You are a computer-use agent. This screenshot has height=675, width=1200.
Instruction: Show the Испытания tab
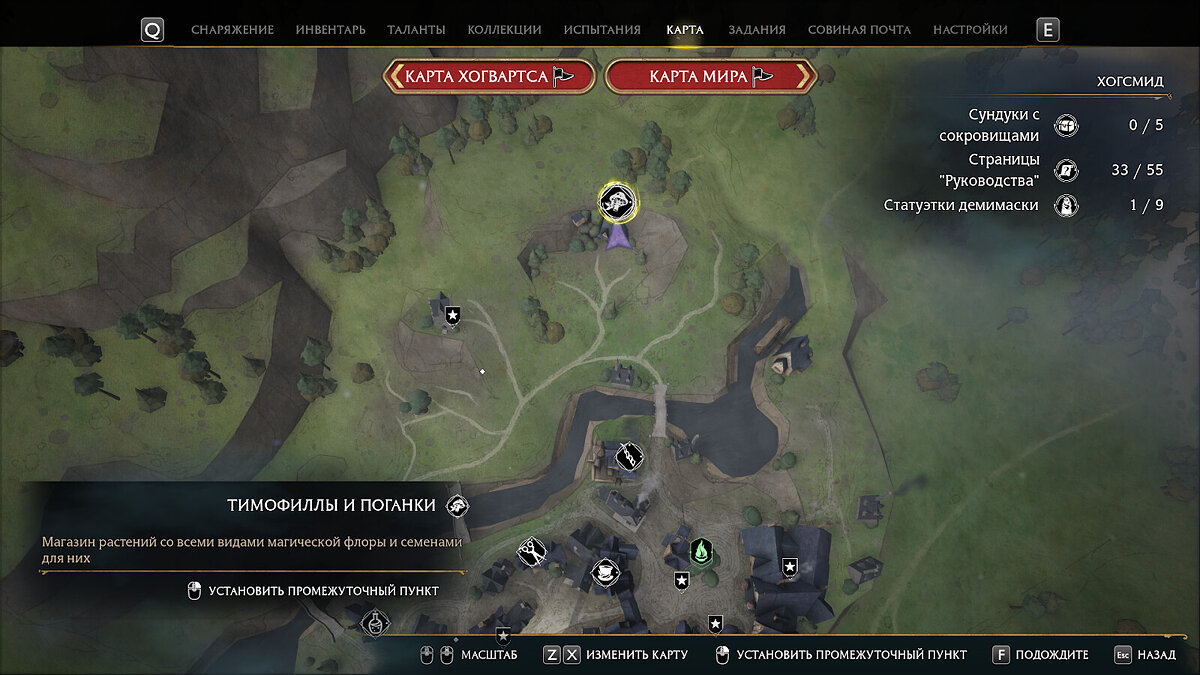pyautogui.click(x=602, y=30)
